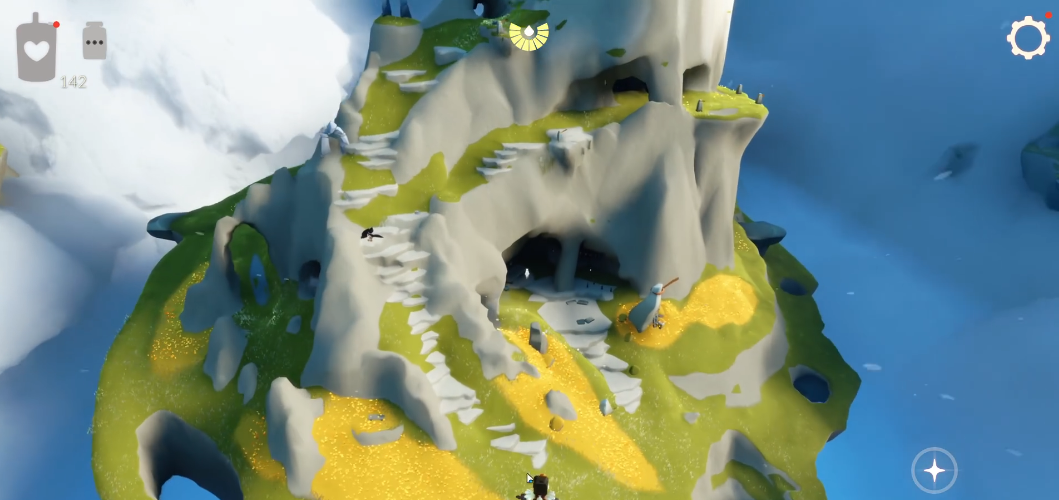Open the settings gear menu
The height and width of the screenshot is (500, 1059).
[x=1027, y=38]
